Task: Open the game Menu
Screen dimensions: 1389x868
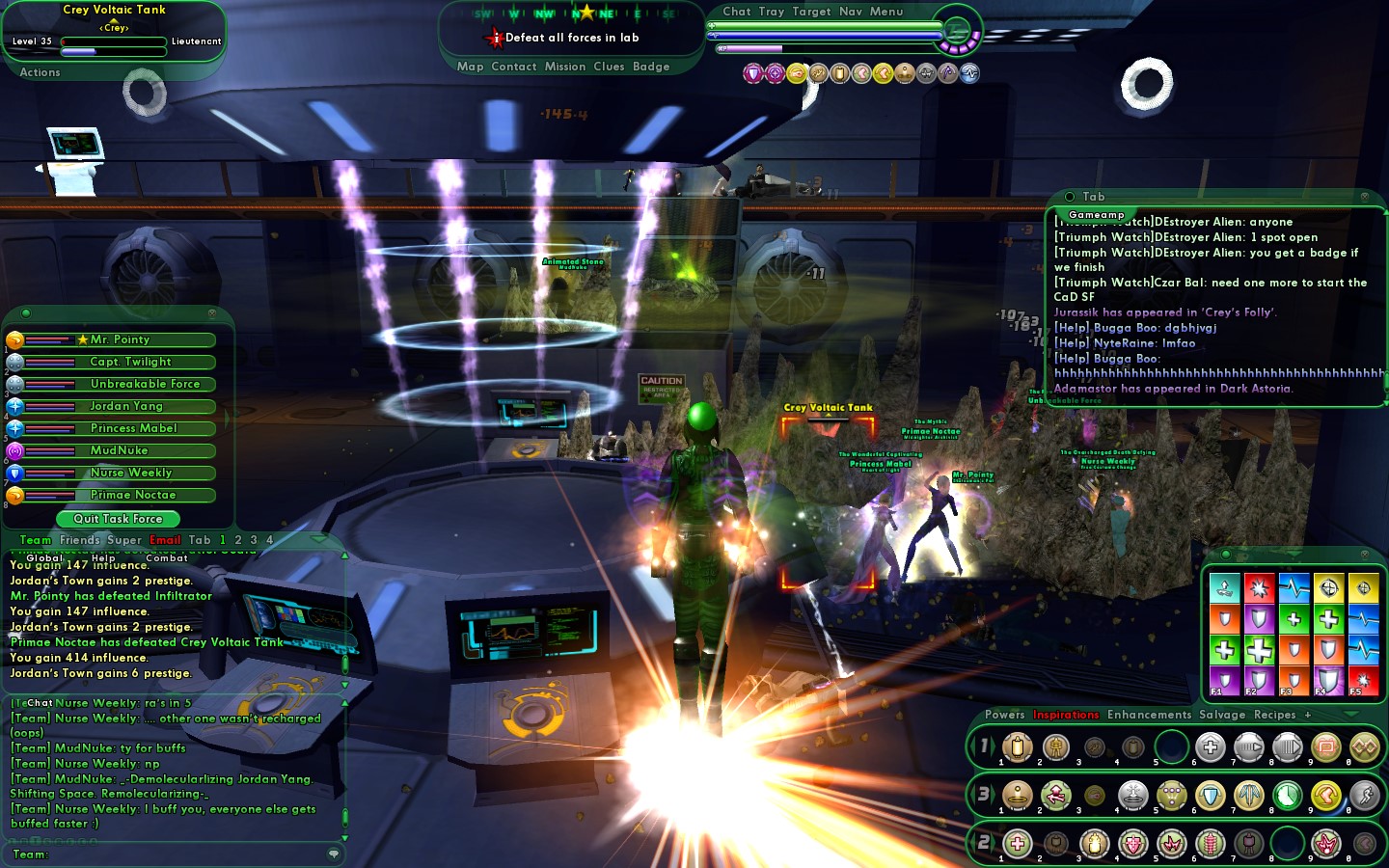Action: click(x=886, y=12)
